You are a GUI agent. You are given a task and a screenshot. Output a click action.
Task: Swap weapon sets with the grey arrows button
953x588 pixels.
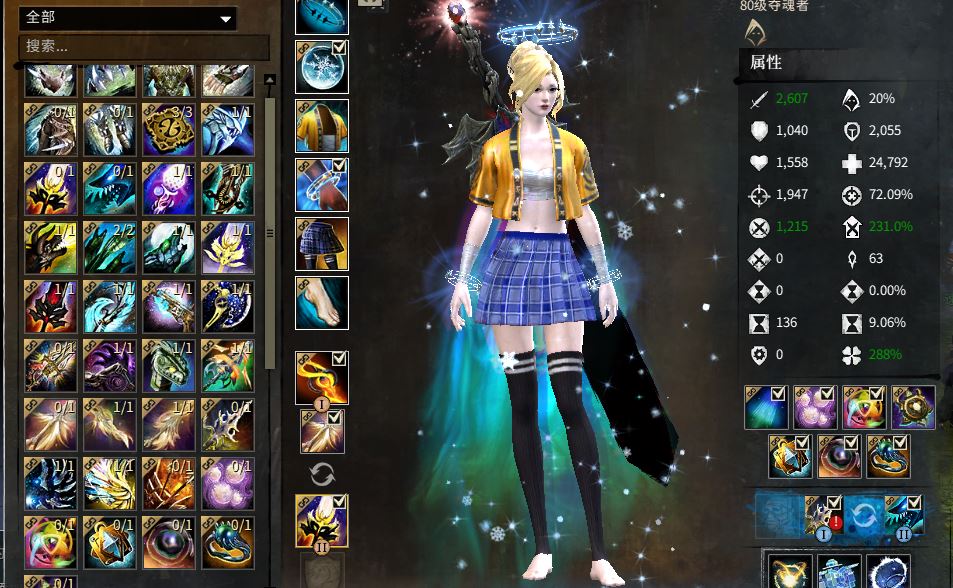pos(322,474)
